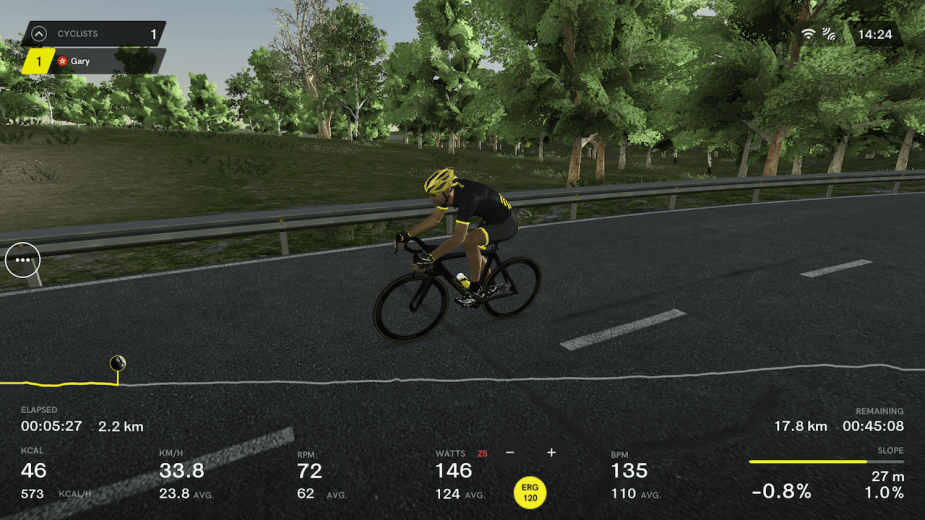The image size is (925, 520).
Task: Decrease target watts with the minus button
Action: tap(510, 453)
